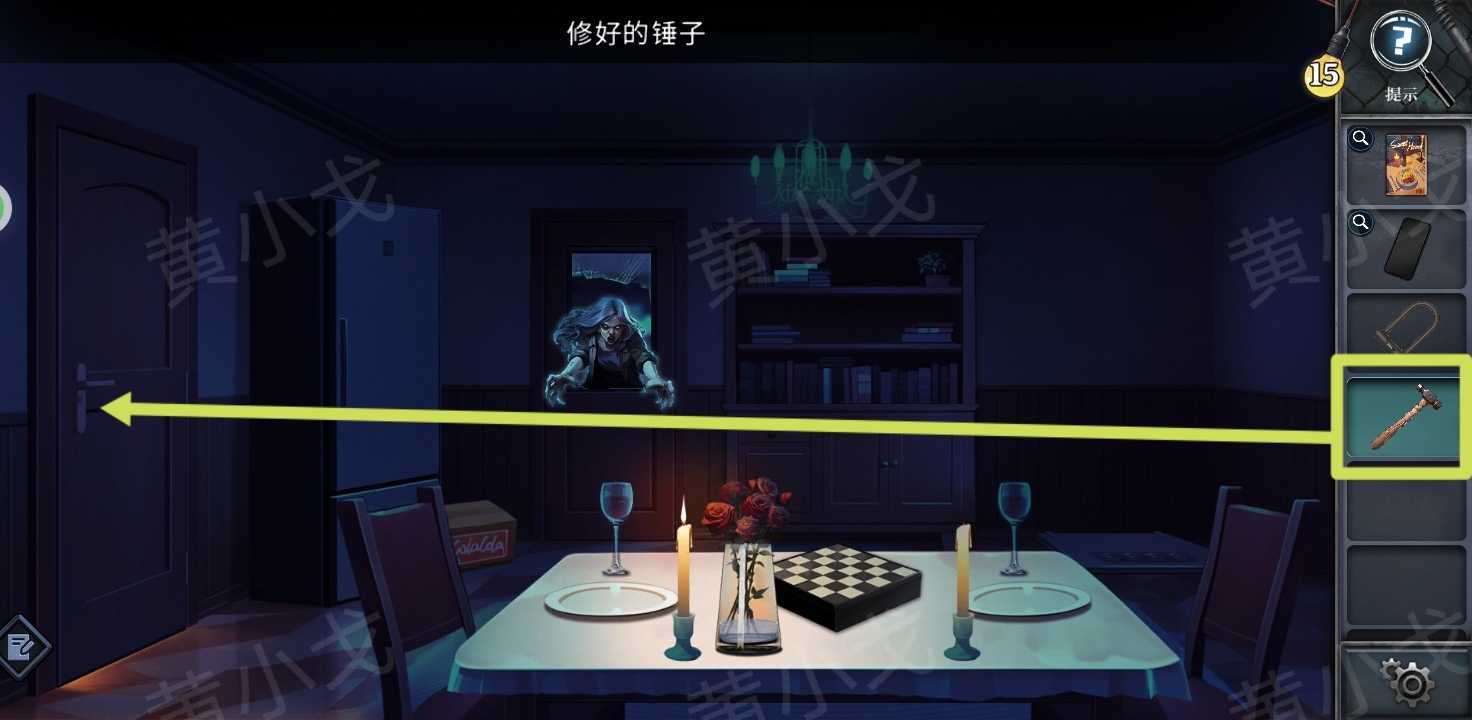Open the notes journal icon

[x=22, y=647]
